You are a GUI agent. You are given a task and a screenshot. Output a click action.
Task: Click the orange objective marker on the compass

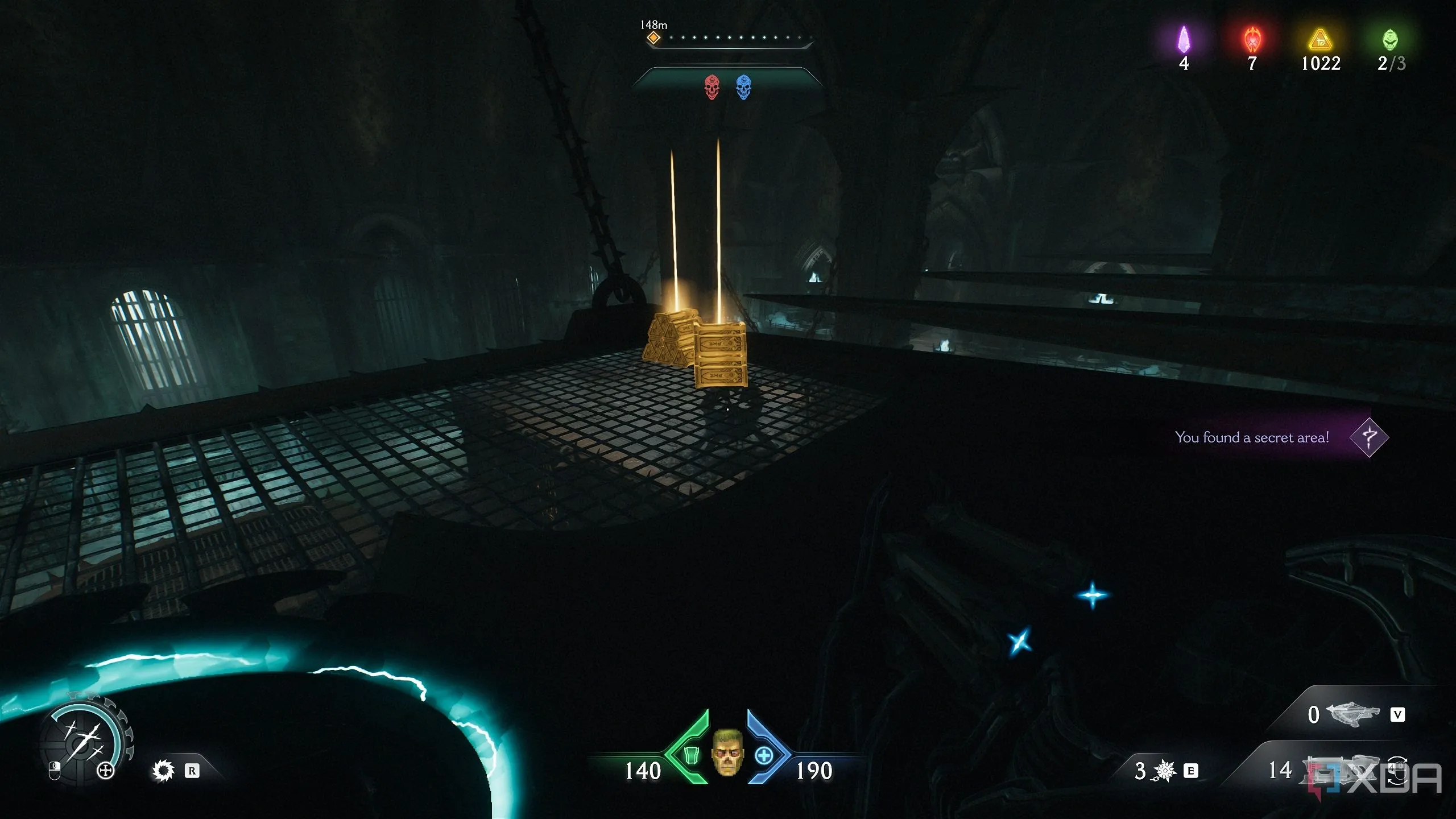click(653, 38)
